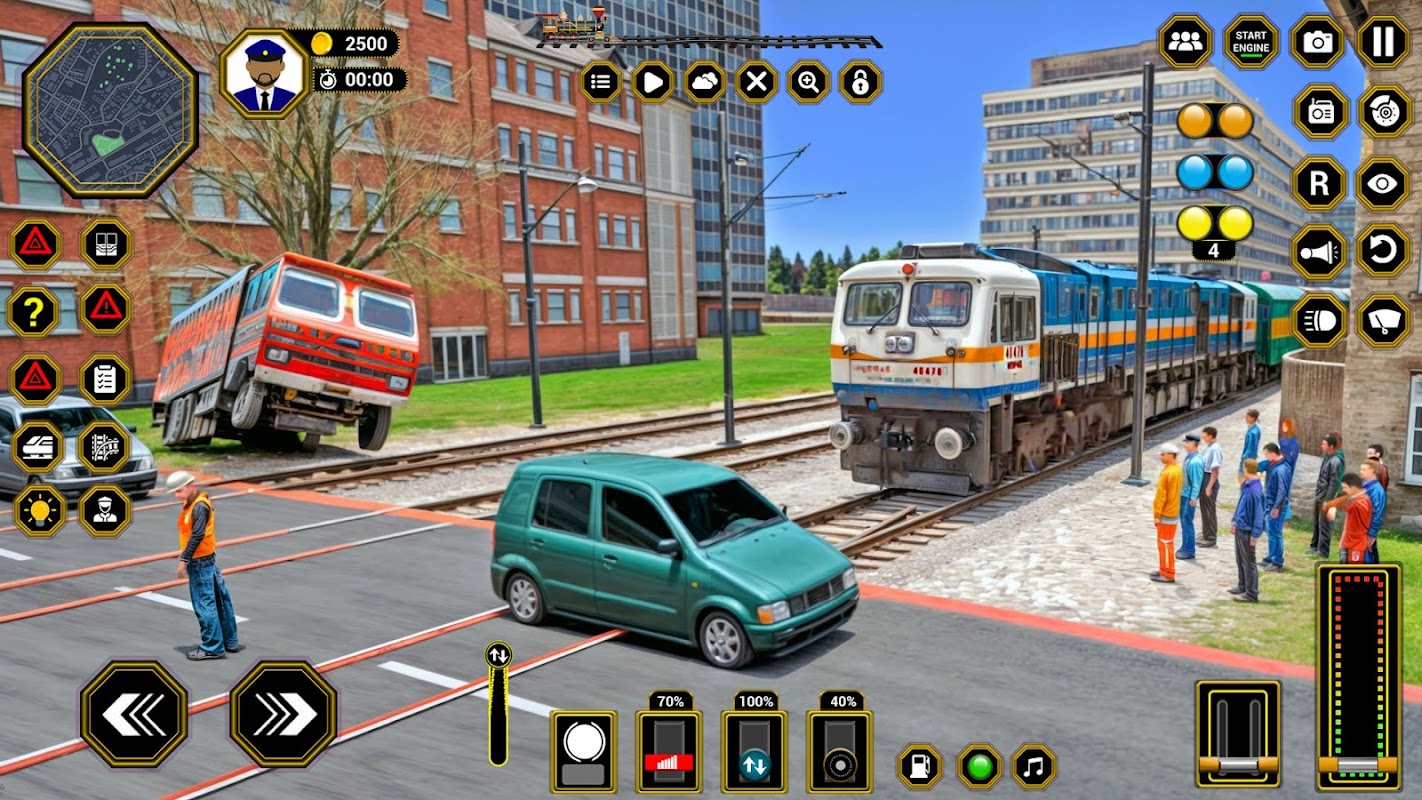
Task: Open the camera screenshot button
Action: pos(1318,42)
